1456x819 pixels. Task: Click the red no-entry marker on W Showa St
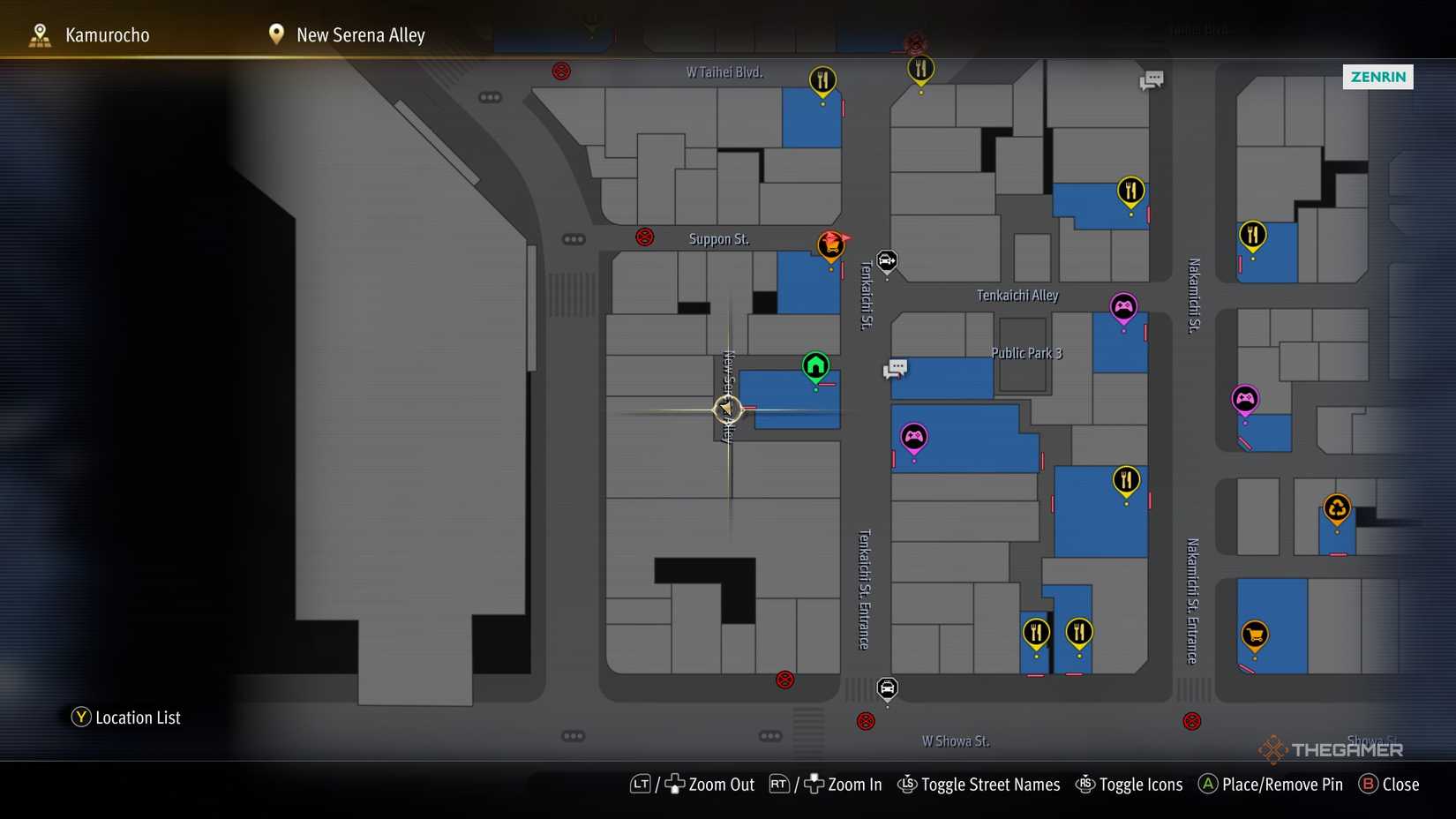(x=866, y=721)
